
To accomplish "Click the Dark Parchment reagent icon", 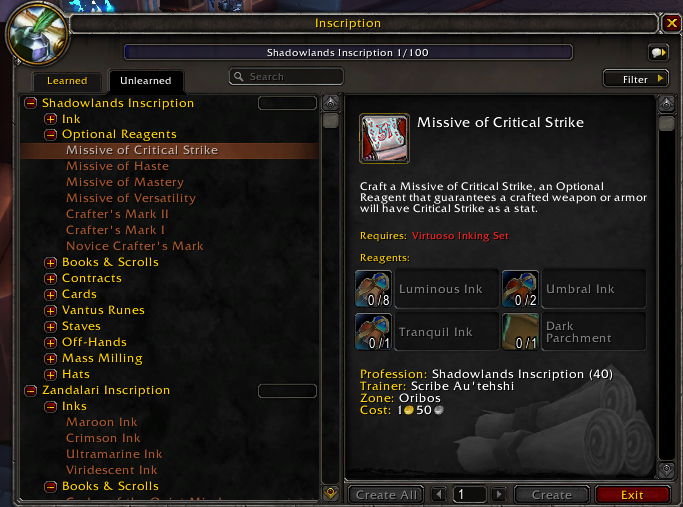I will click(x=520, y=332).
